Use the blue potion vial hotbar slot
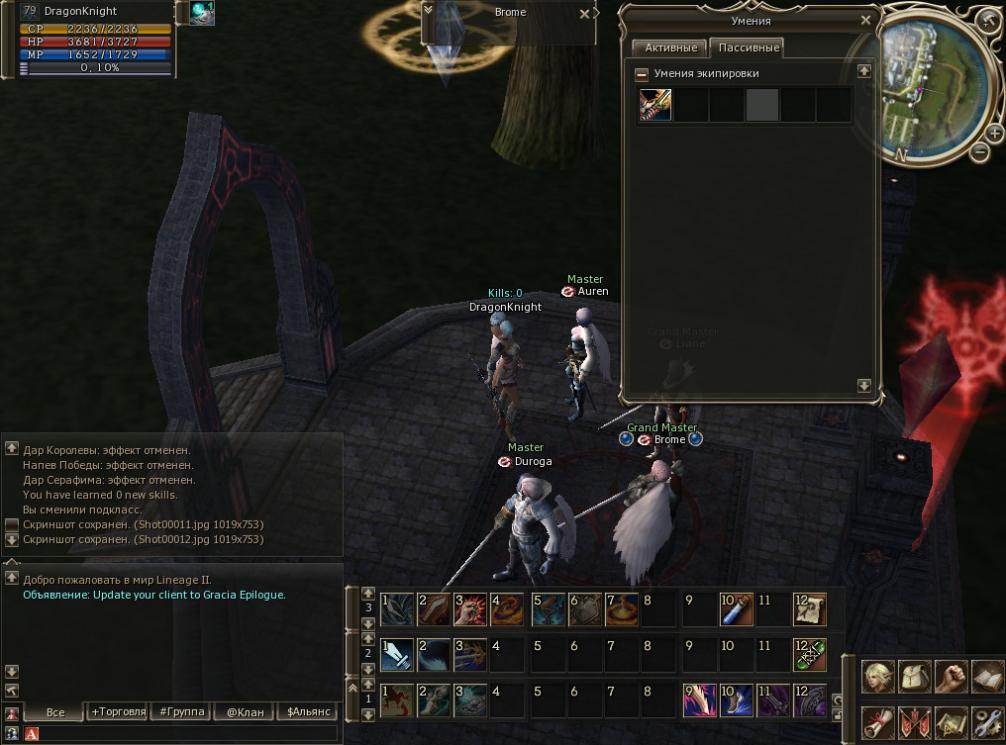 (x=735, y=608)
